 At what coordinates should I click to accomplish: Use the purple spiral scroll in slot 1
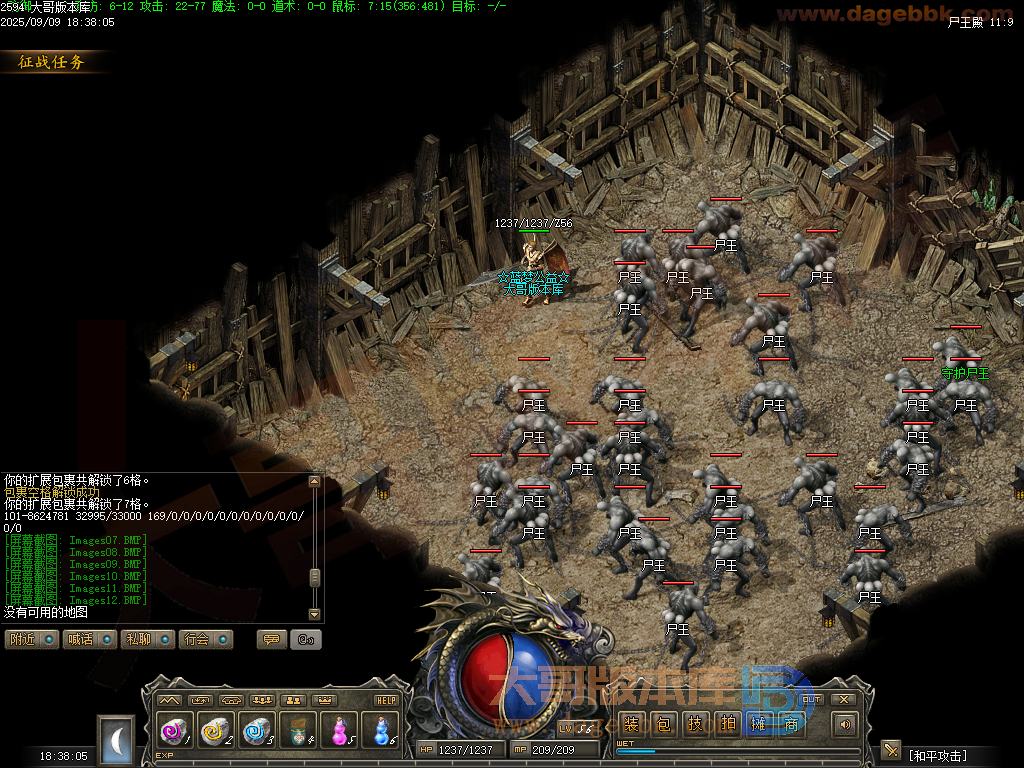pyautogui.click(x=174, y=731)
